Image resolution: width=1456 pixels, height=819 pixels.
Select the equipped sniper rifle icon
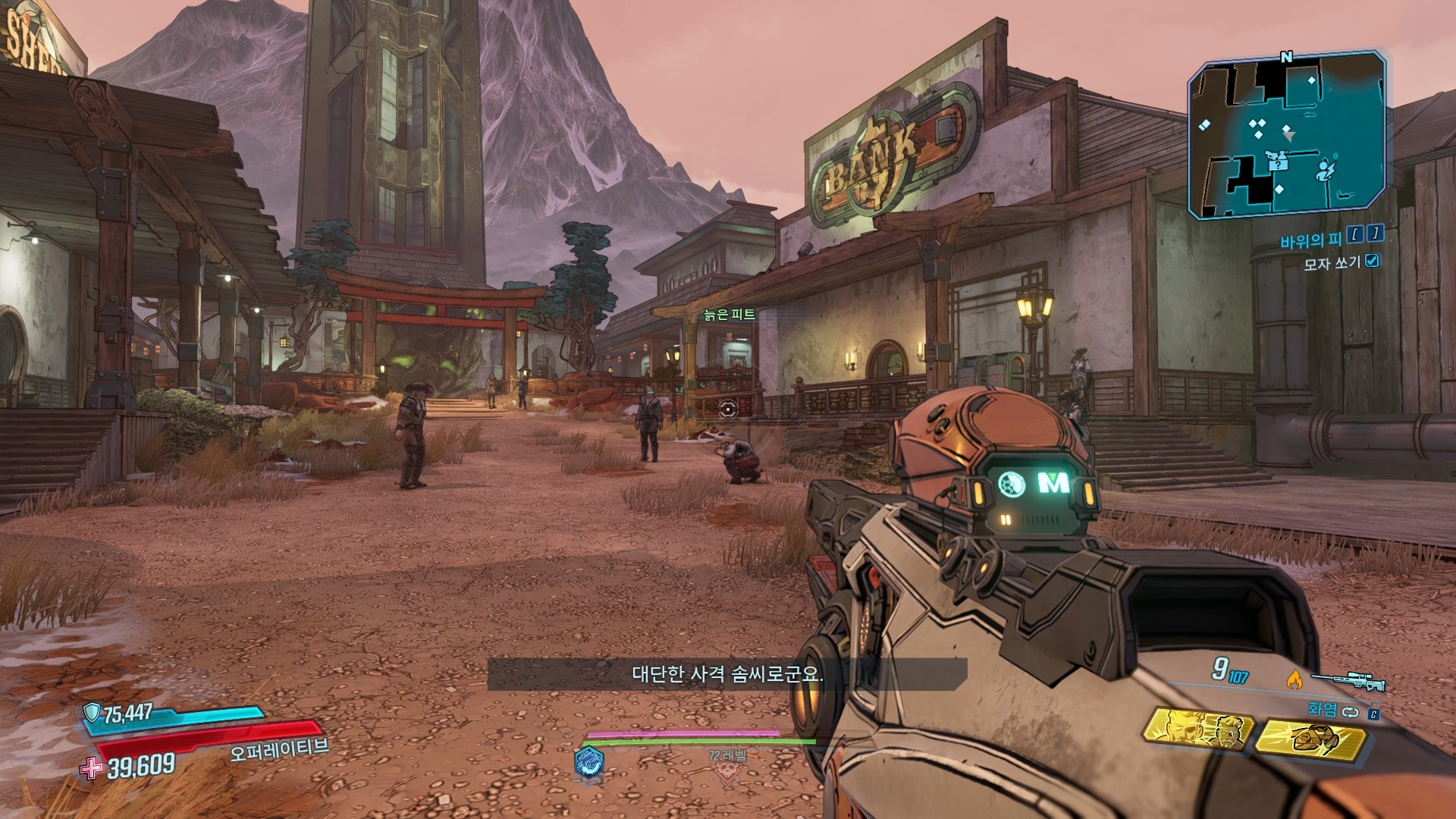pos(1348,682)
